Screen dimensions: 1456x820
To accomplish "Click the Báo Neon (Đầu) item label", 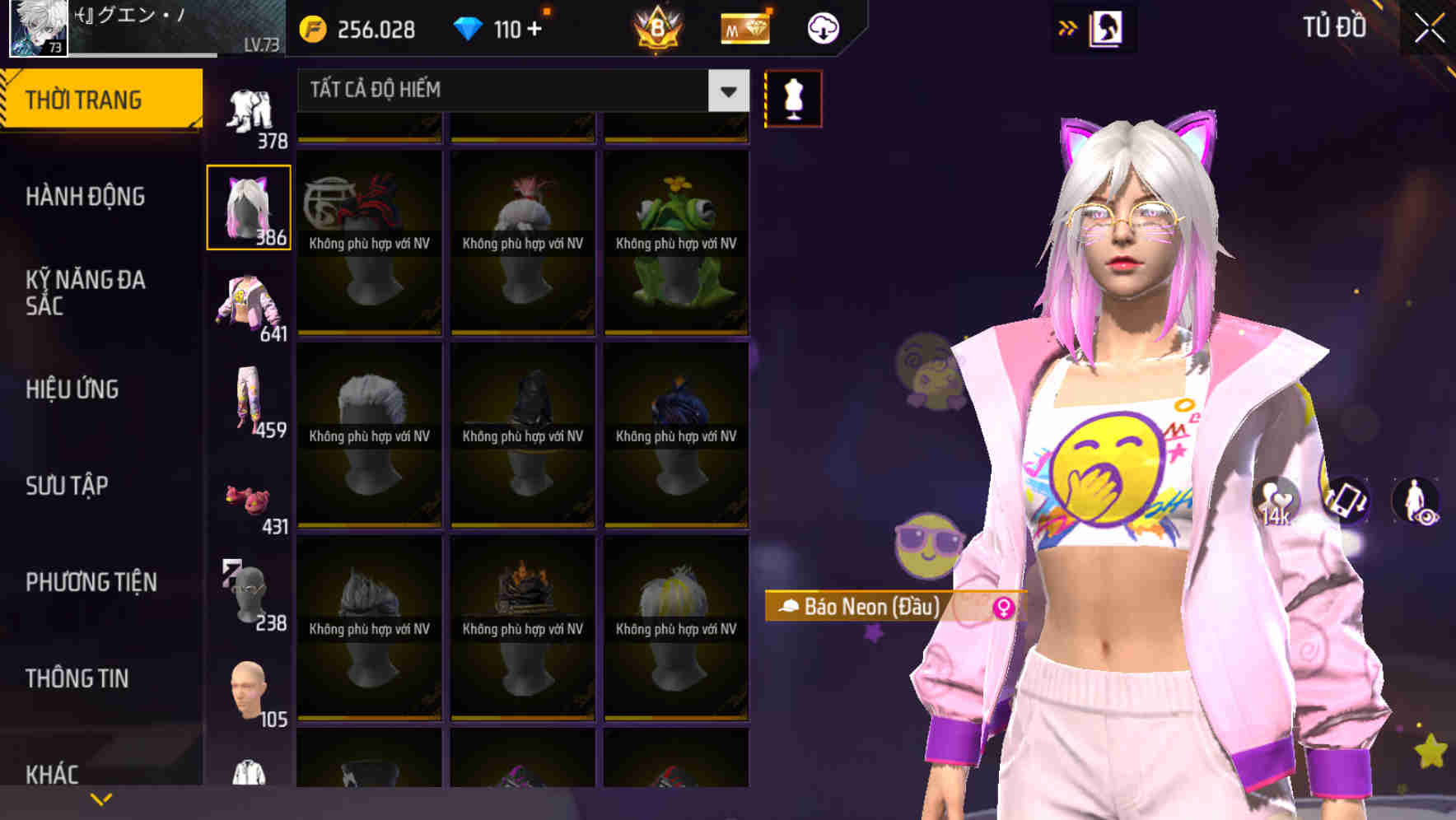I will [863, 608].
